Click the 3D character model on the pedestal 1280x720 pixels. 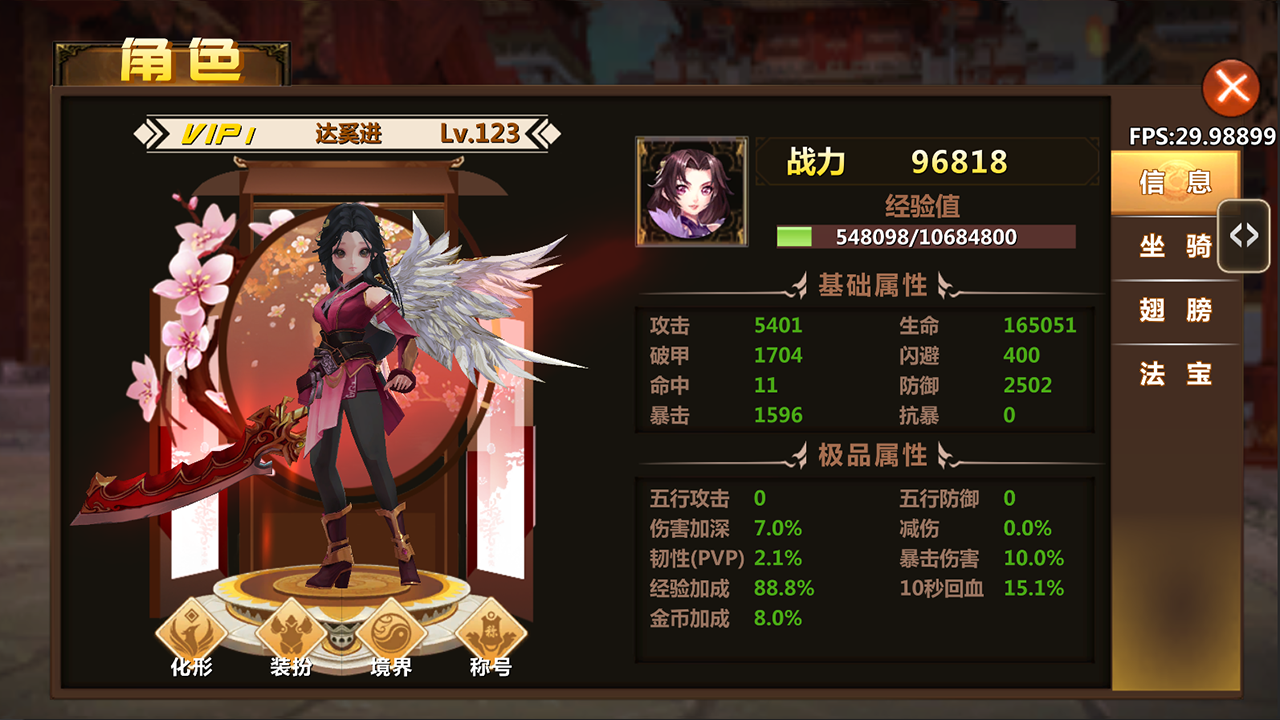(x=350, y=400)
